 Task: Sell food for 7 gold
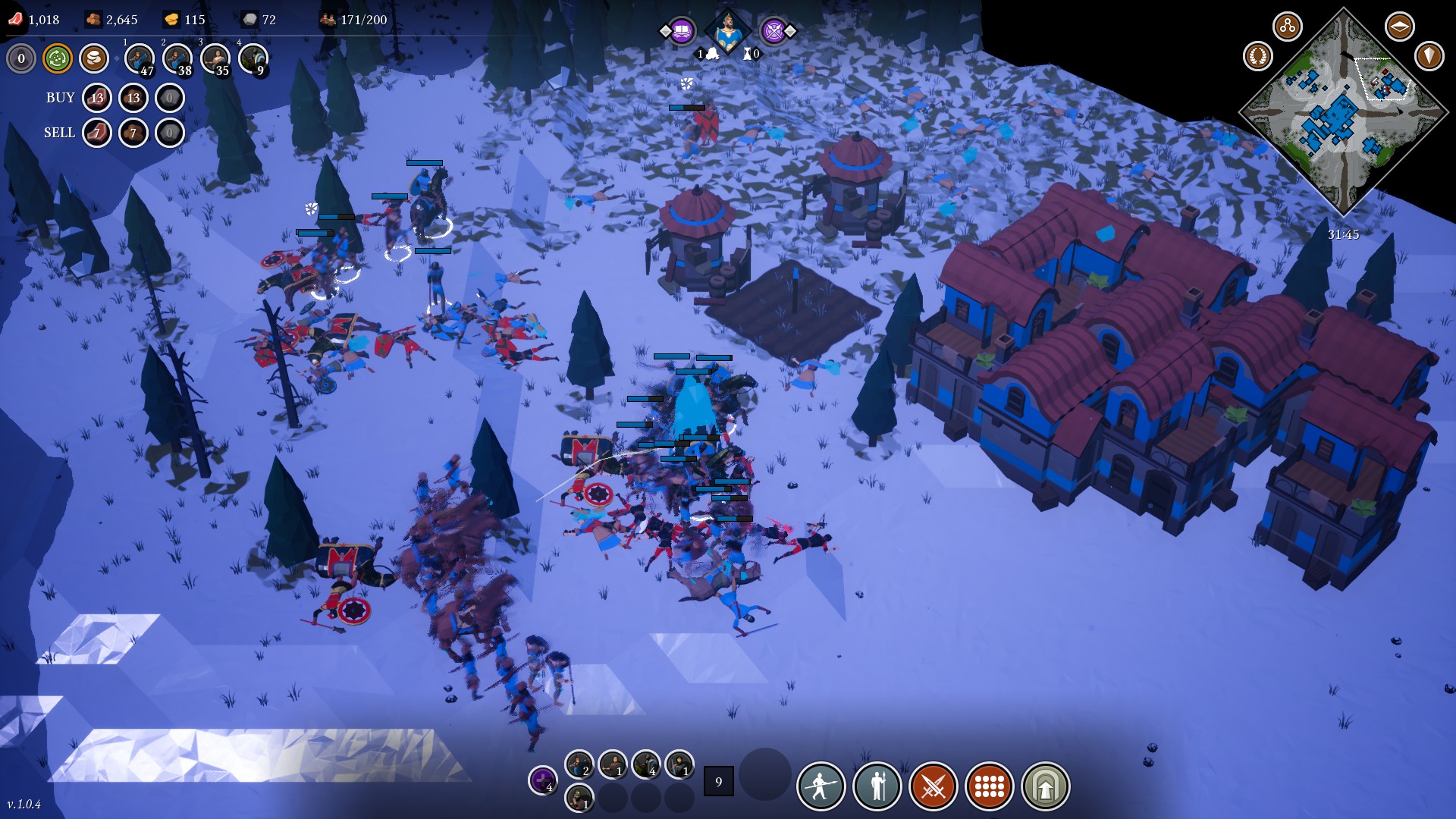coord(97,133)
